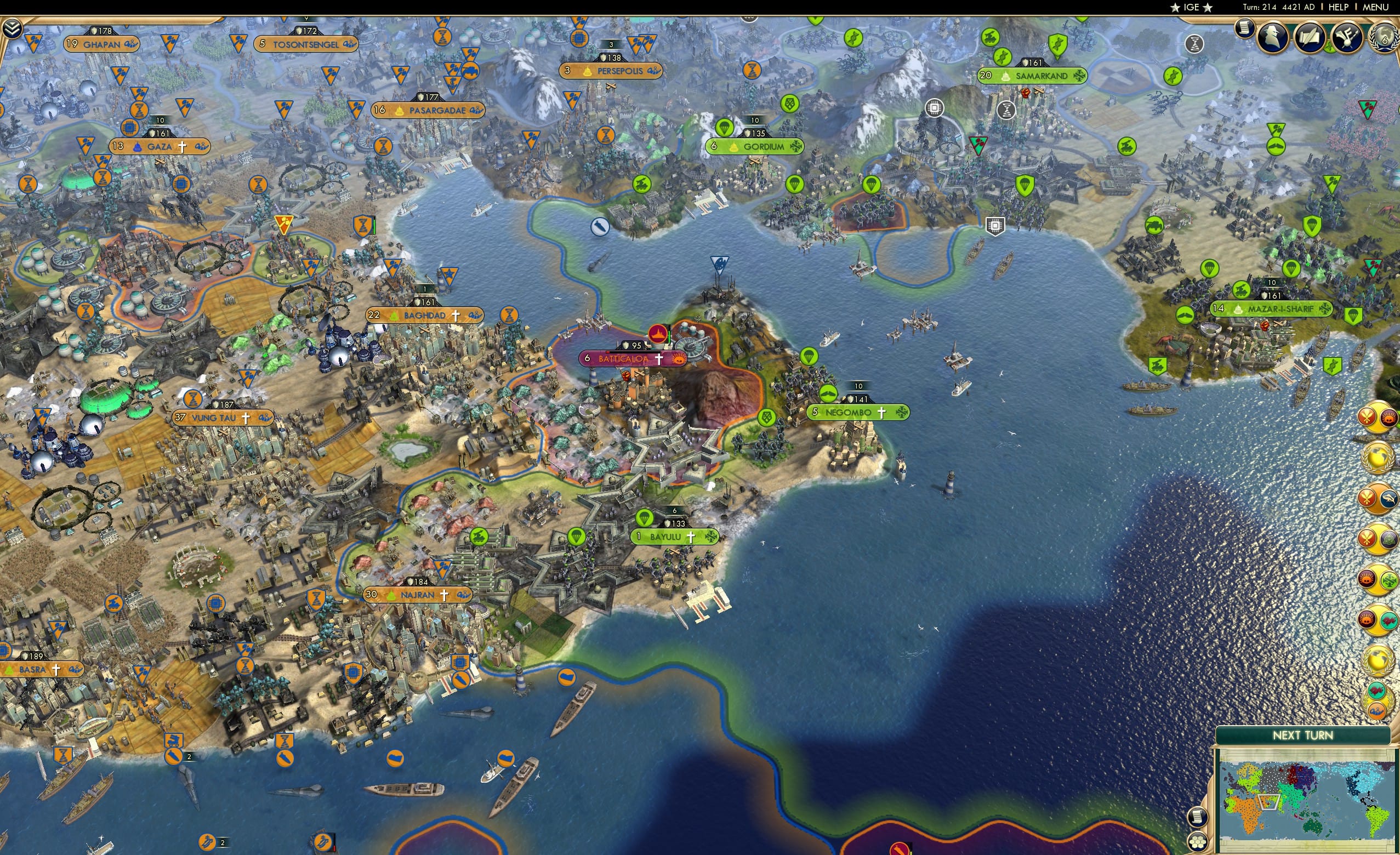Viewport: 1400px width, 855px height.
Task: Open the HELP menu
Action: [1339, 7]
